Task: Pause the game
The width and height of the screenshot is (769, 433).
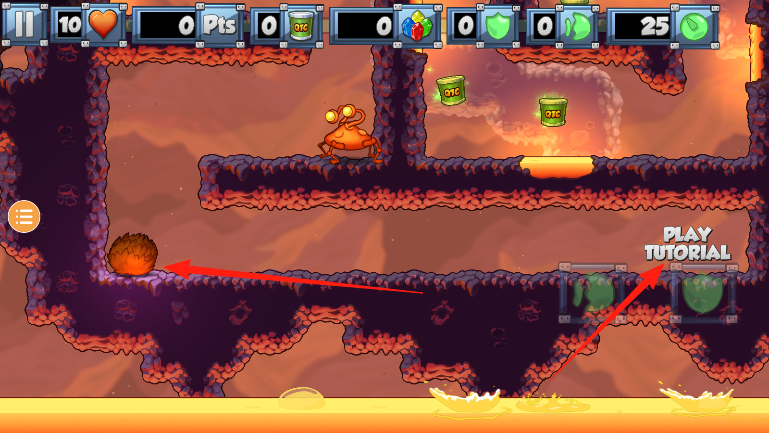Action: (24, 24)
